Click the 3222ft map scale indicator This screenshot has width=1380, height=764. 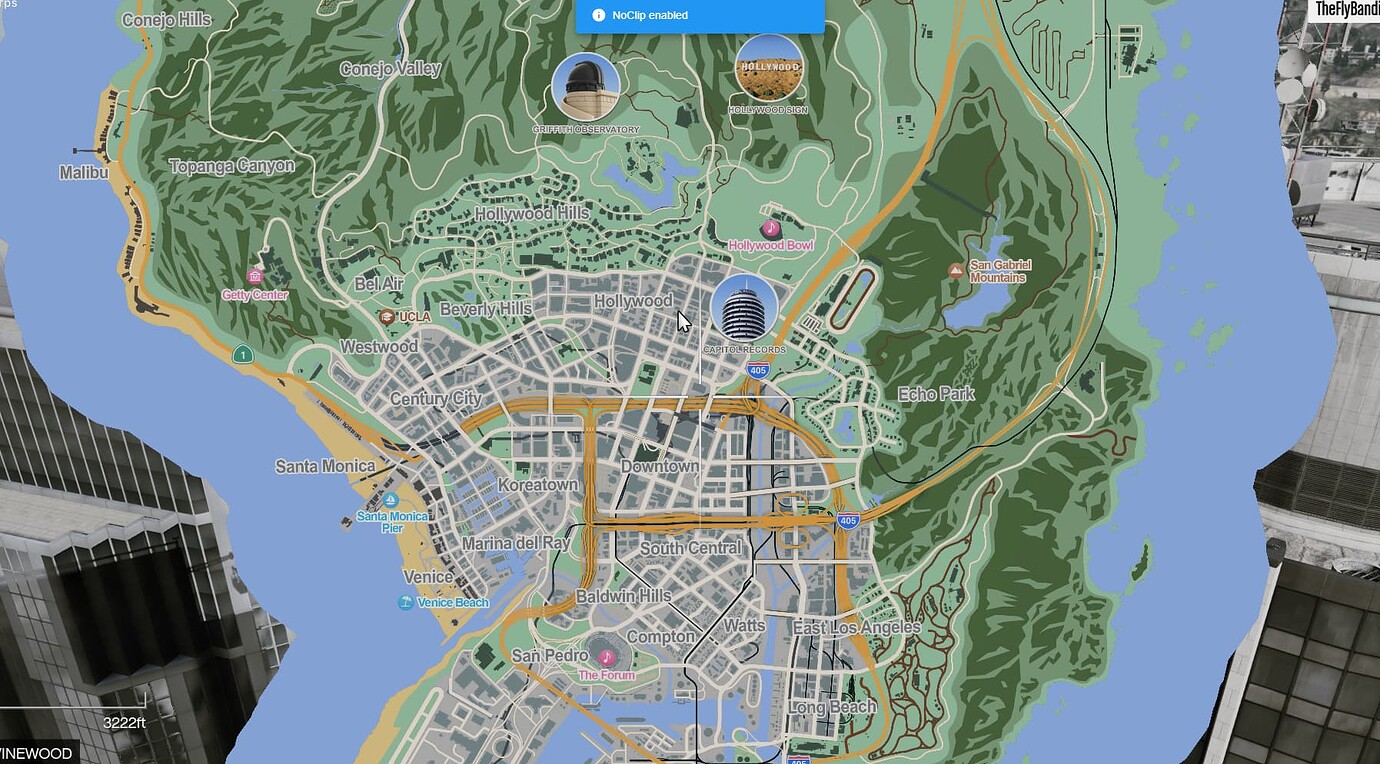tap(124, 720)
